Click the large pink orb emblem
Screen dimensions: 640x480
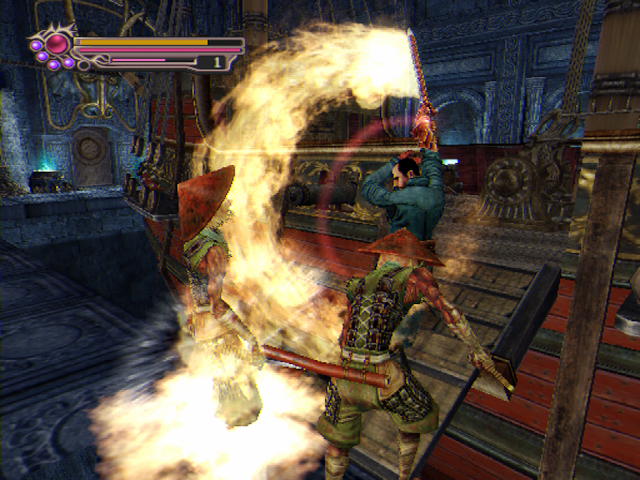pyautogui.click(x=58, y=43)
